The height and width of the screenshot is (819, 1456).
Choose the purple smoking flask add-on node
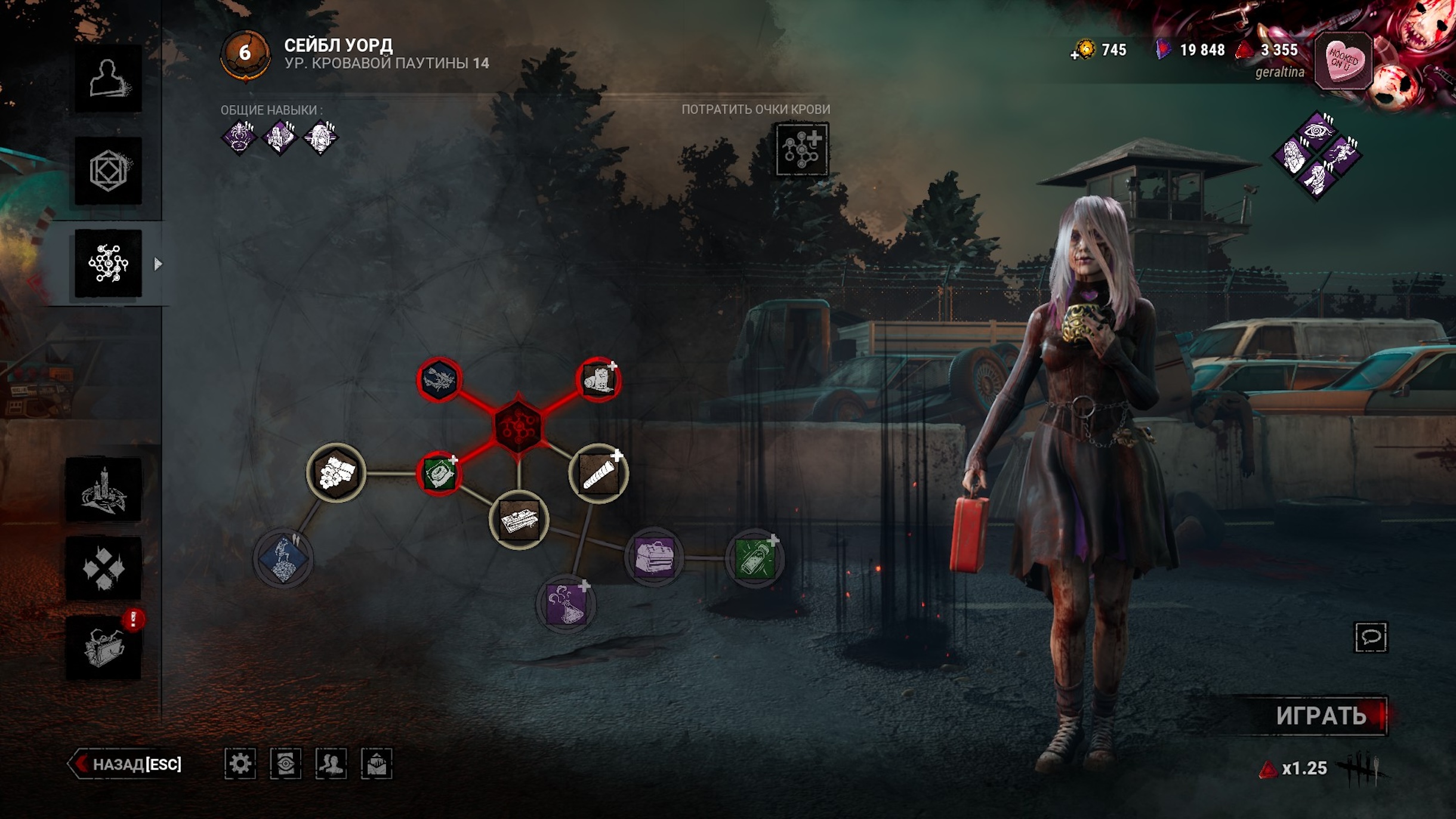tap(566, 602)
